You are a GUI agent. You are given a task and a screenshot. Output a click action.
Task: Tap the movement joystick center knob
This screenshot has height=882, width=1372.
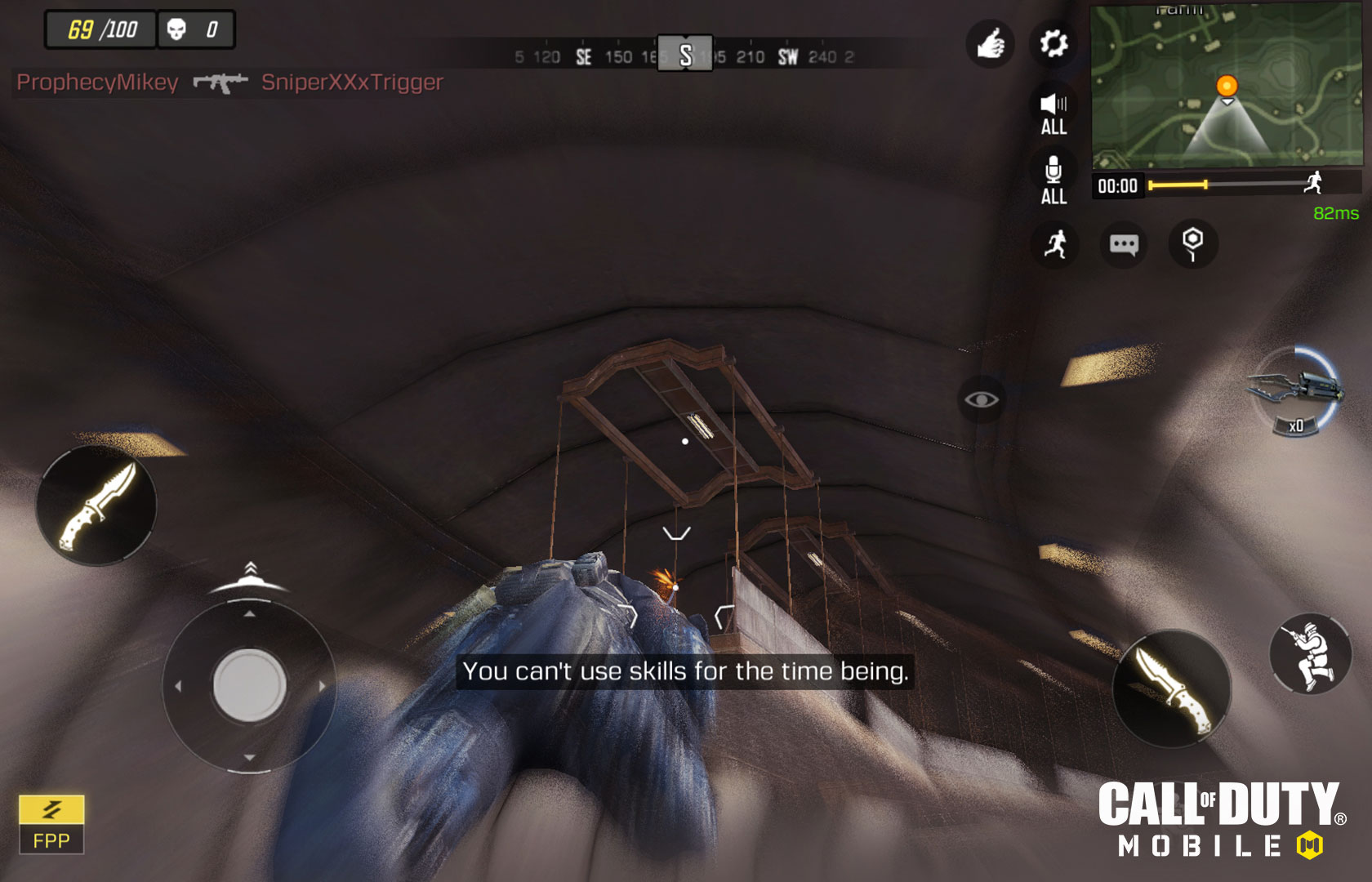[249, 684]
